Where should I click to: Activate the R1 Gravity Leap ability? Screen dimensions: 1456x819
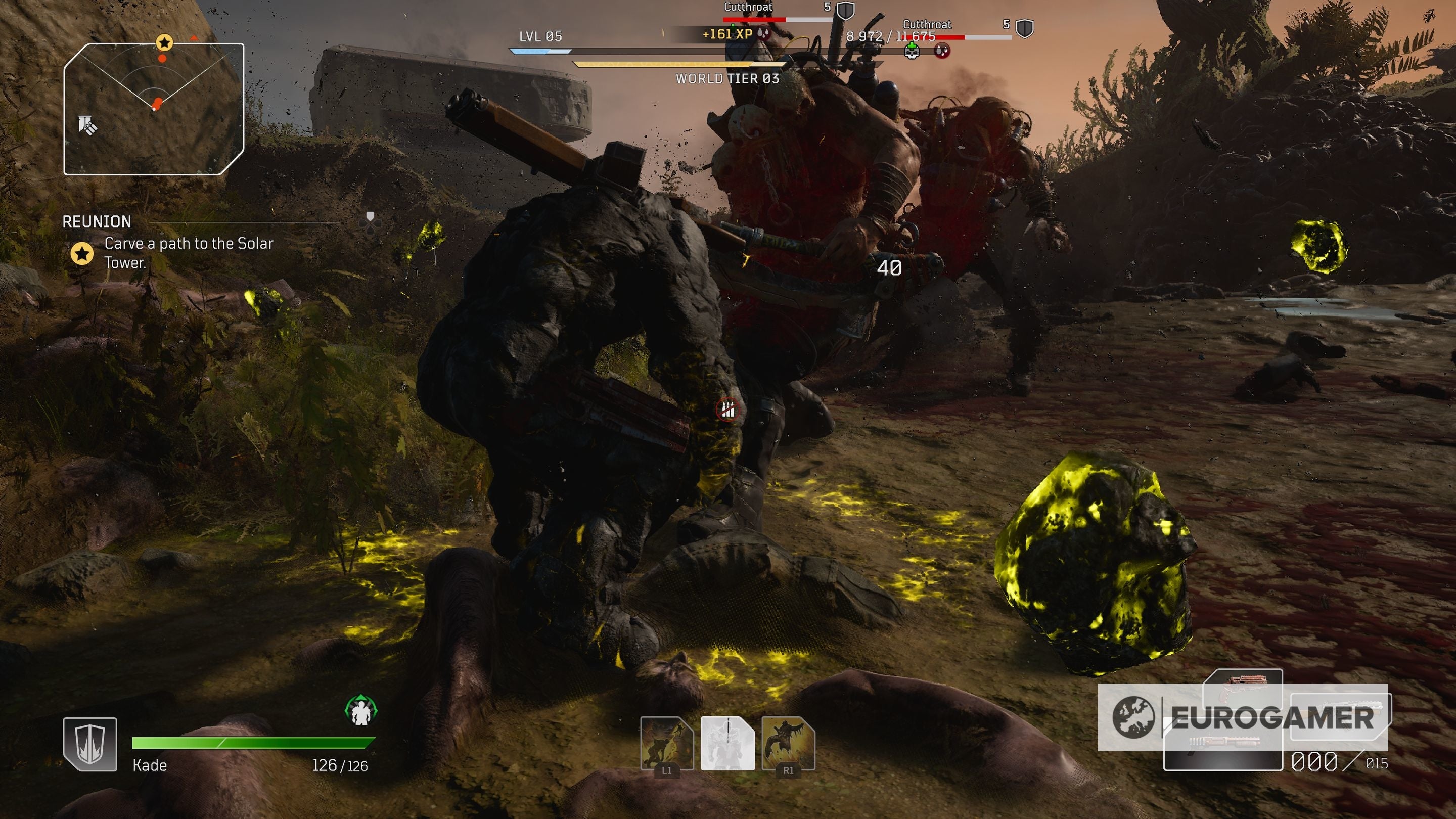[788, 743]
